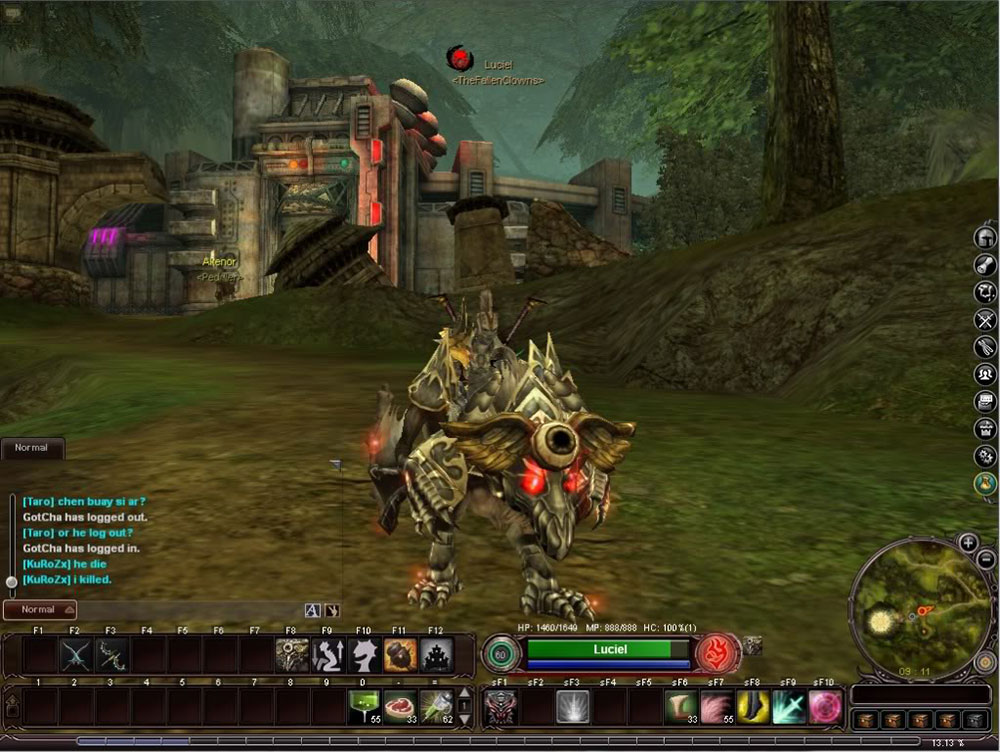Switch to the Normal chat tab

[x=31, y=448]
